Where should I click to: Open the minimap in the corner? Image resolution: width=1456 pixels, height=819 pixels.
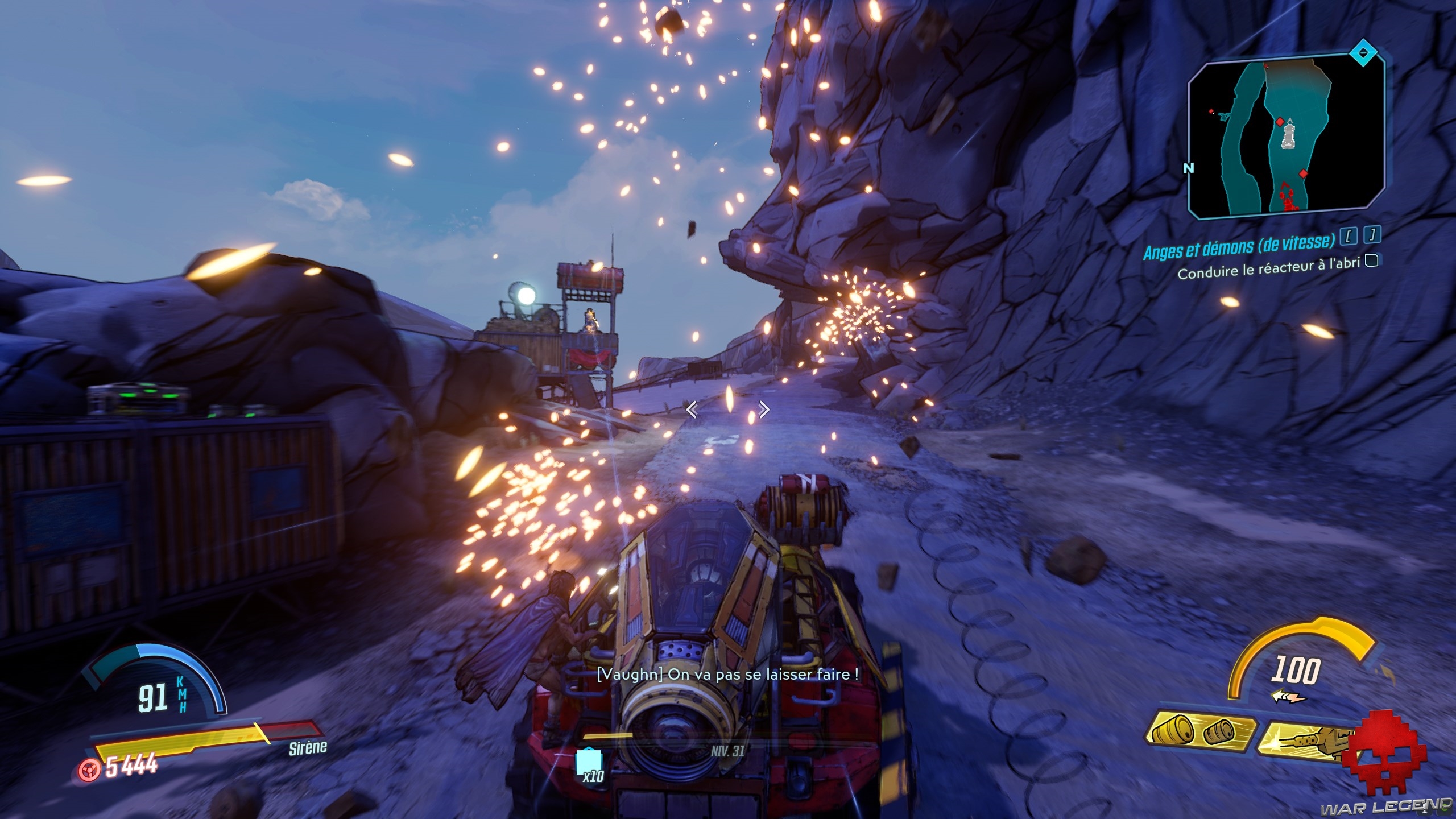pyautogui.click(x=1285, y=138)
